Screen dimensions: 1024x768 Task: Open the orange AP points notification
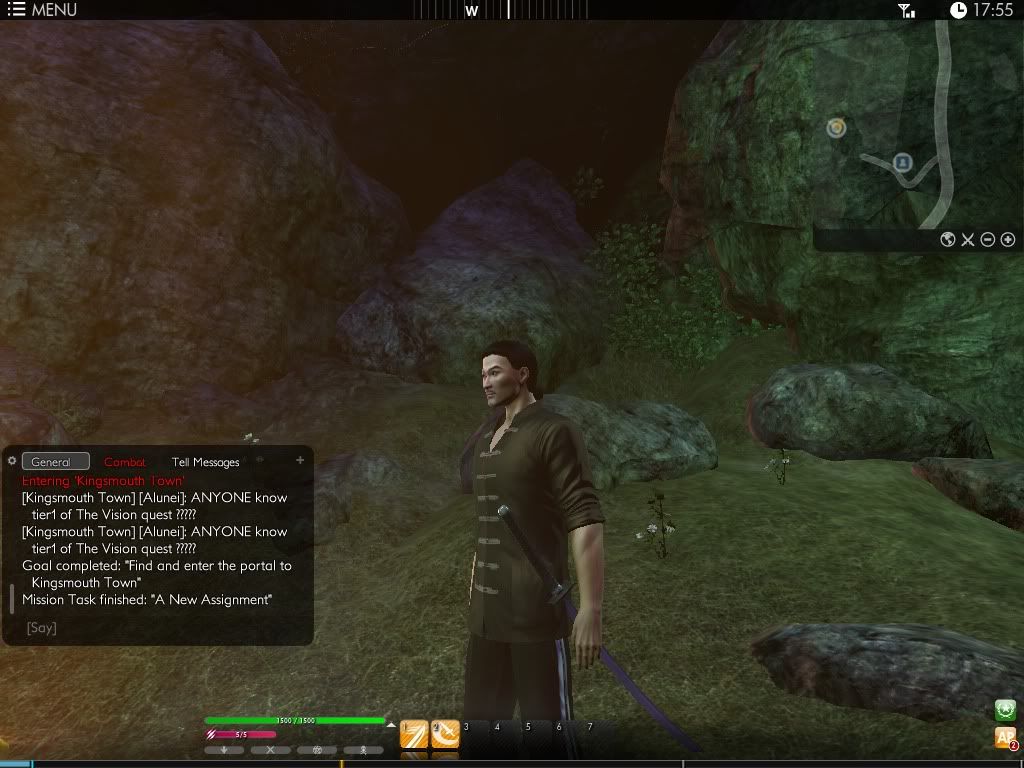(1005, 738)
